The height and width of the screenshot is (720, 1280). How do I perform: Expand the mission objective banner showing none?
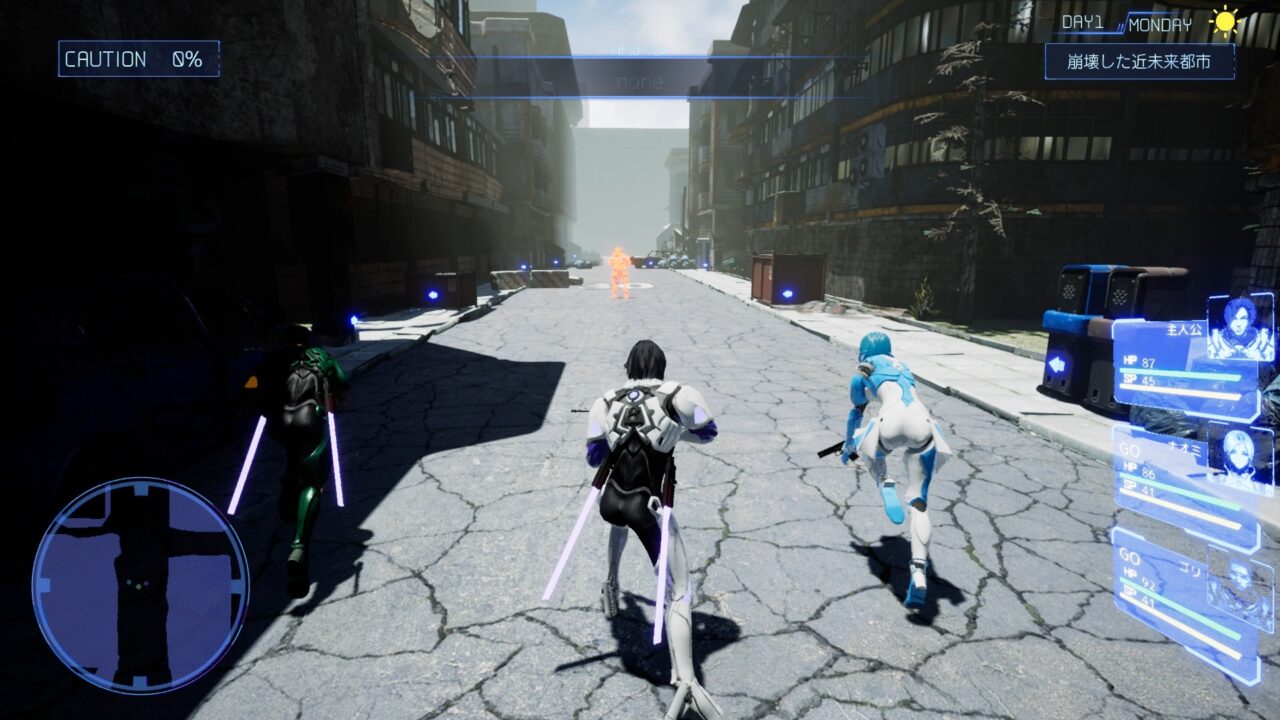point(640,77)
